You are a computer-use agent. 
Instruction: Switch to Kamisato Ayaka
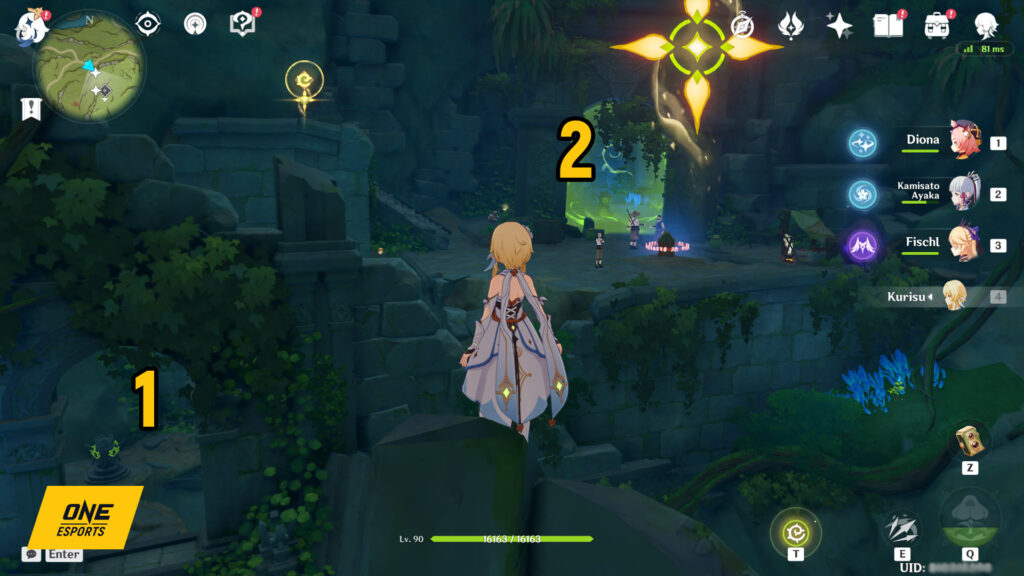point(966,192)
